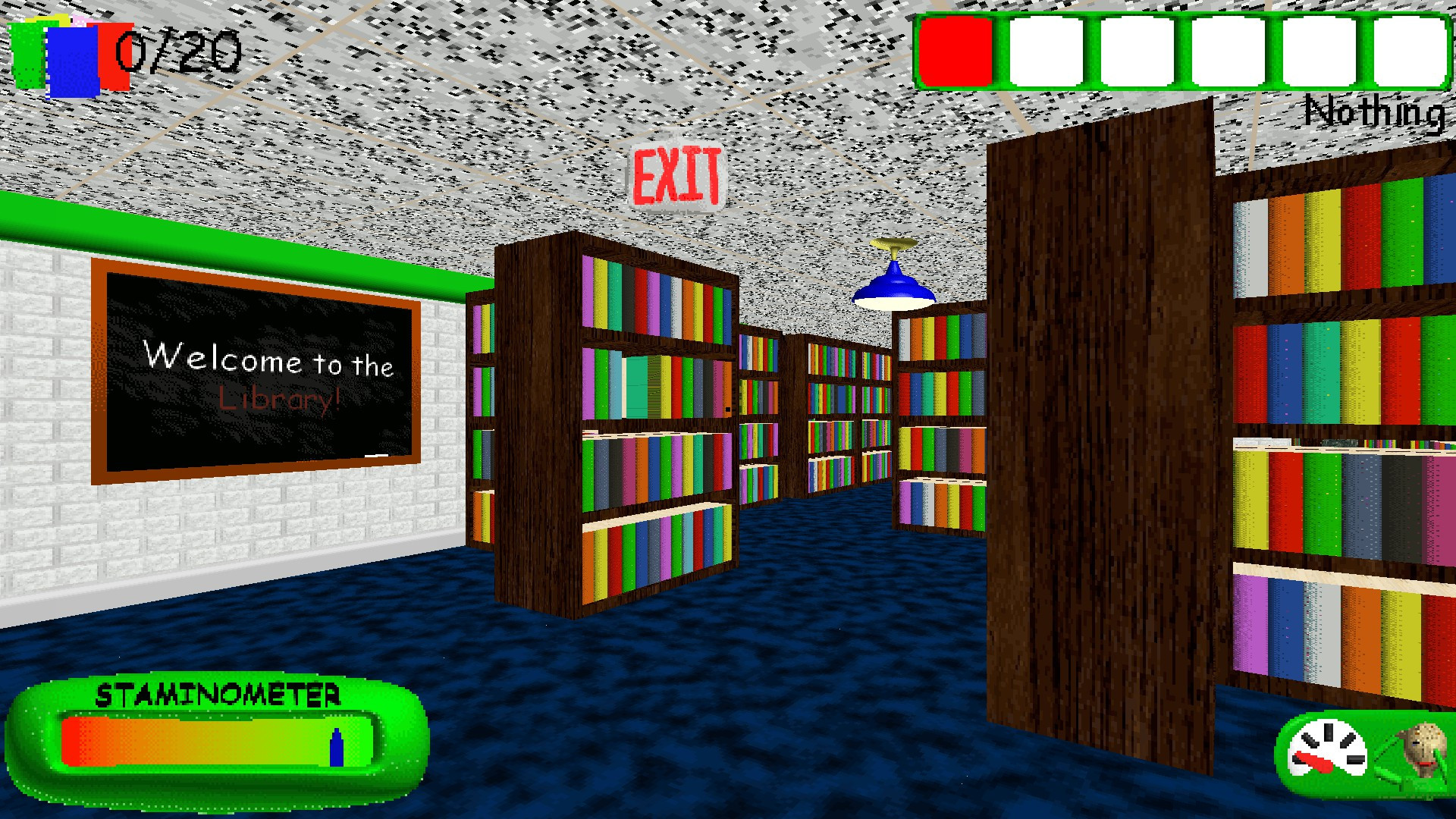Click the red EXIT sign on the ceiling

pyautogui.click(x=677, y=175)
